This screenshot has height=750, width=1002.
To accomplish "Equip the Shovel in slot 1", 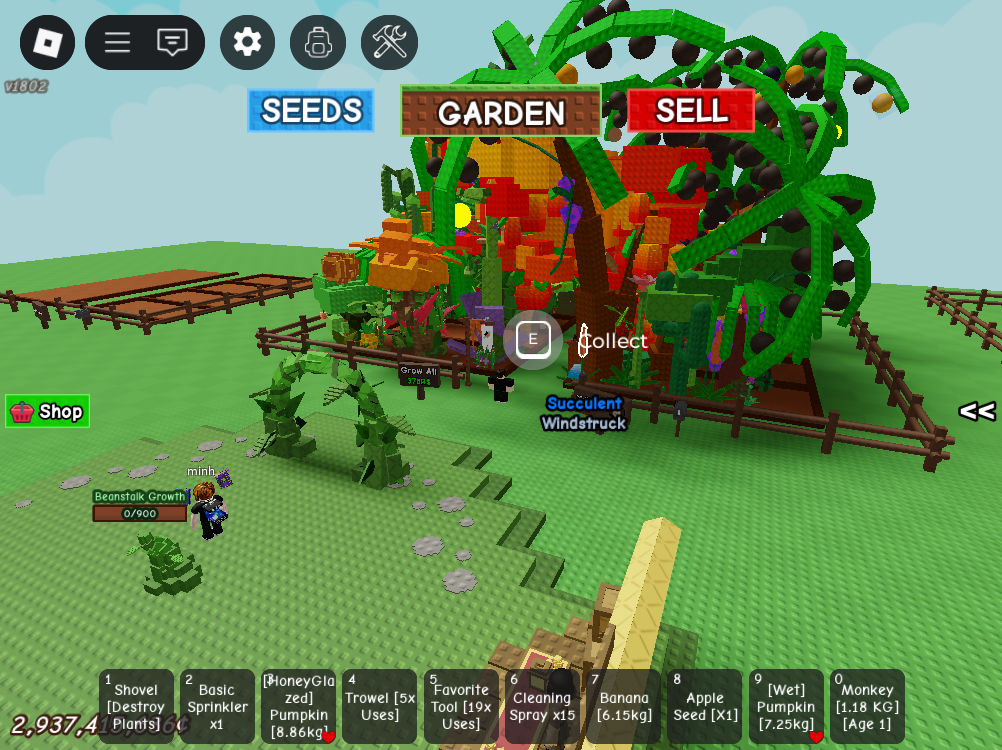I will [x=136, y=706].
